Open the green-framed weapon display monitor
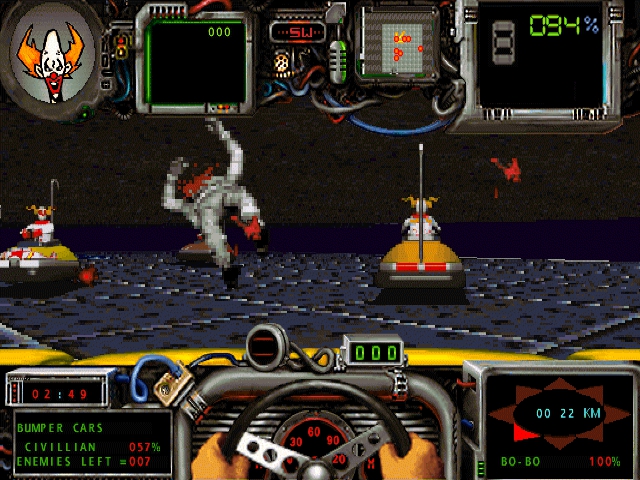Image resolution: width=640 pixels, height=480 pixels. click(x=196, y=62)
